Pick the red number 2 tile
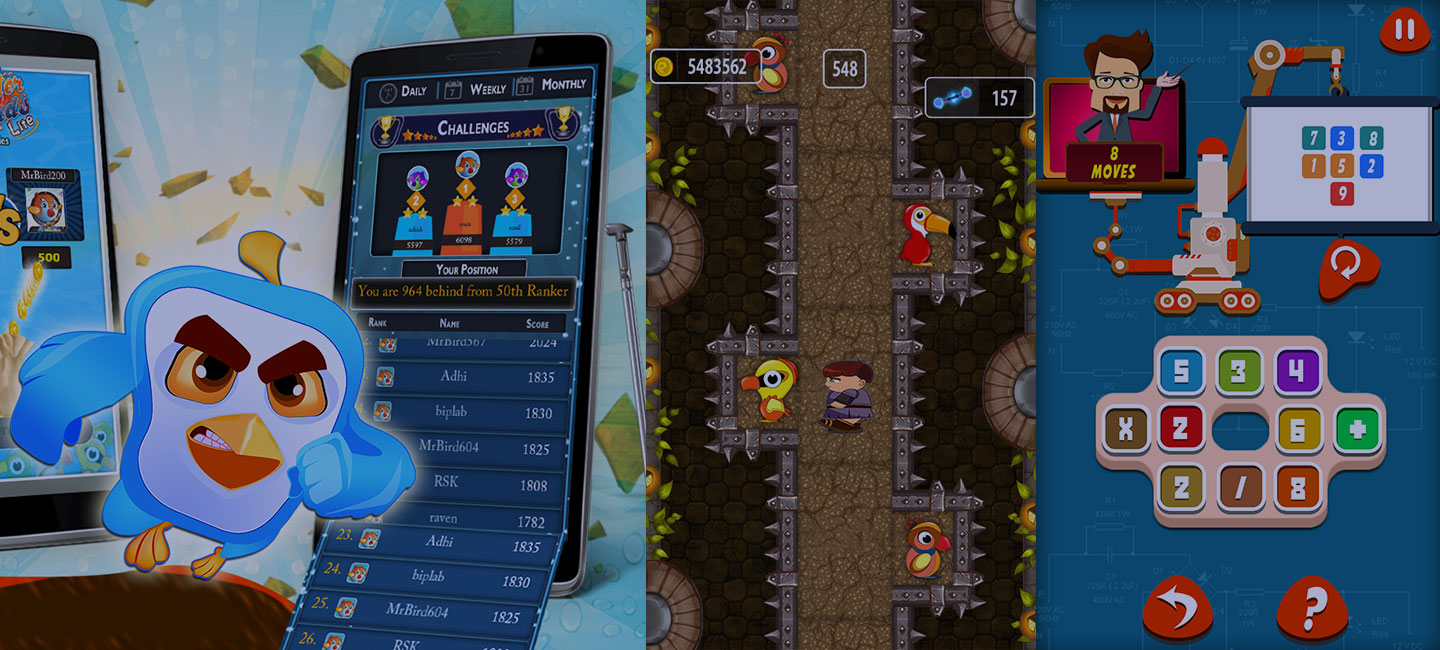Screen dimensions: 1440x650 1181,430
